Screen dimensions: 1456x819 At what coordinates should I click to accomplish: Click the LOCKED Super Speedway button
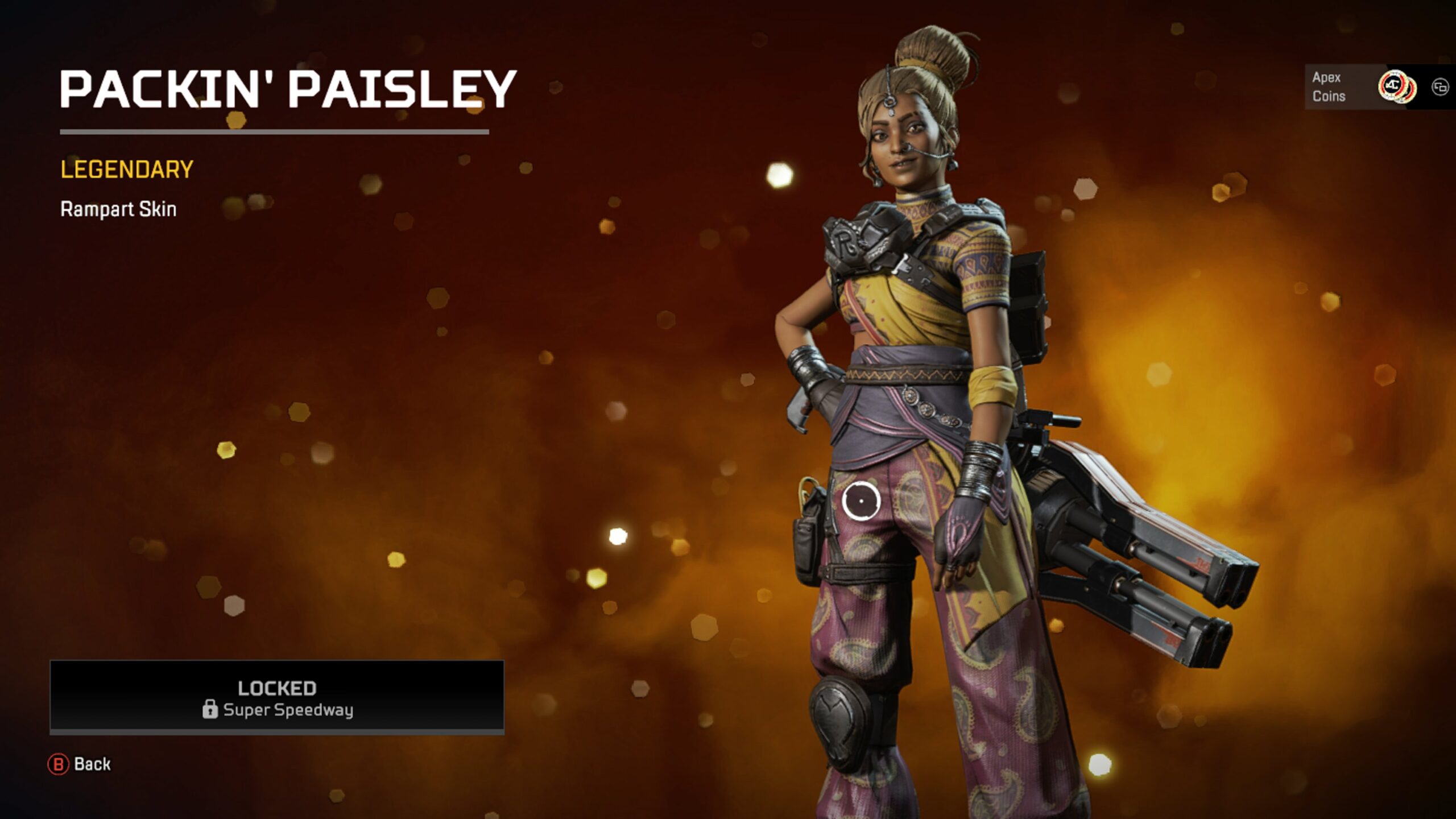(x=277, y=697)
